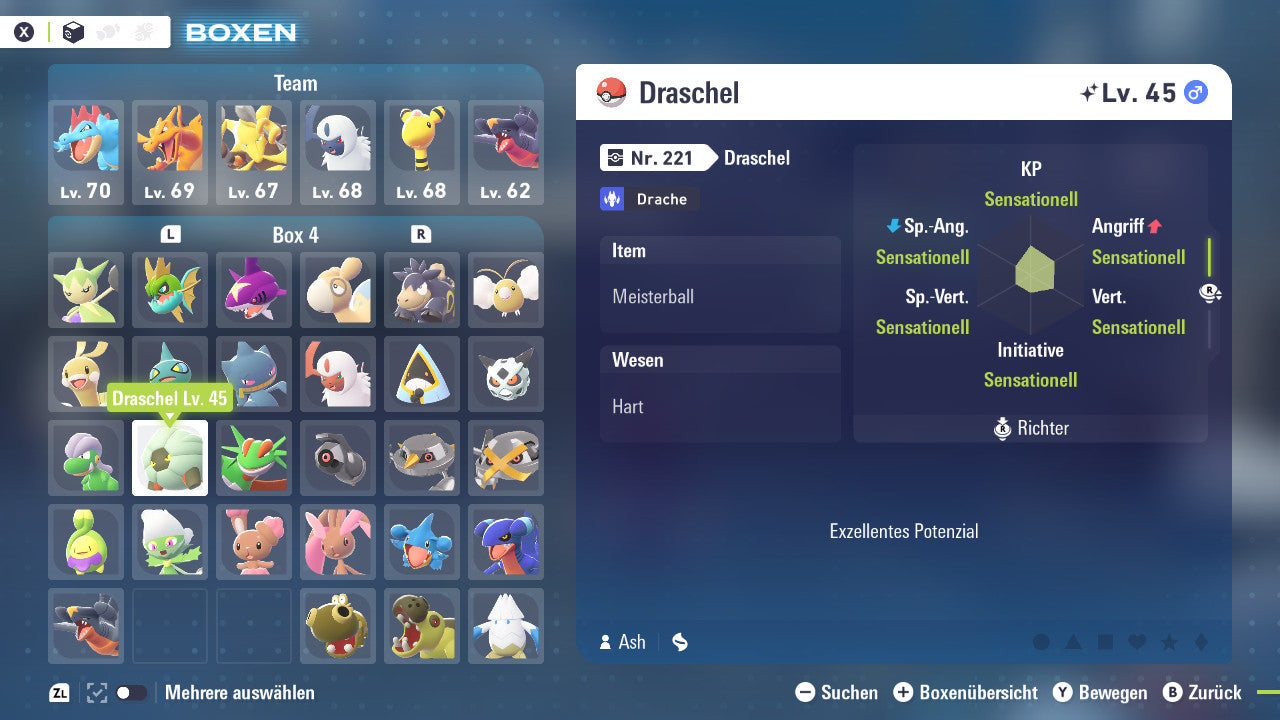Image resolution: width=1280 pixels, height=720 pixels.
Task: Click the Box 4 title header
Action: [x=295, y=235]
